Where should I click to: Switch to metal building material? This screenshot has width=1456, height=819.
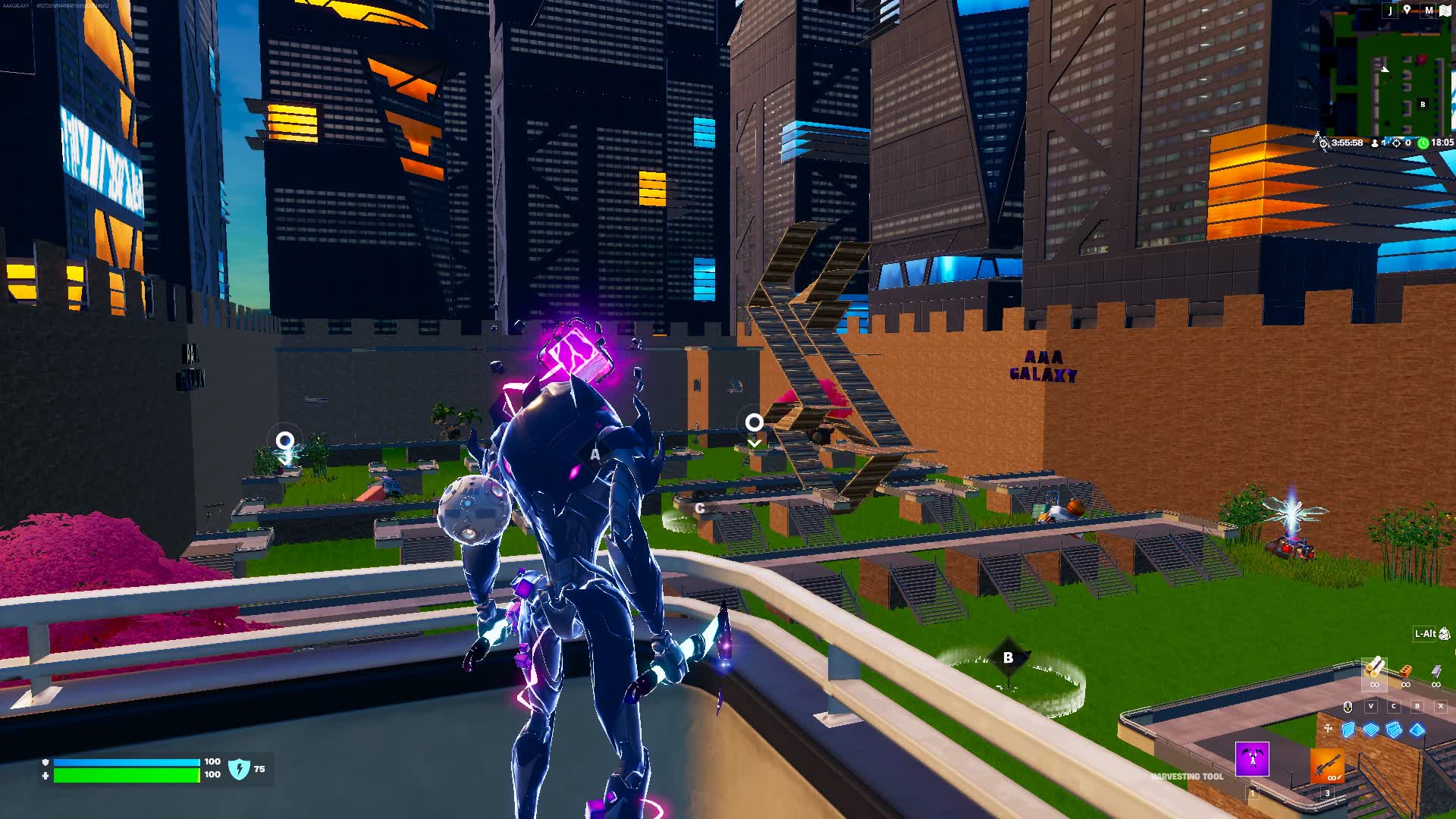tap(1436, 672)
